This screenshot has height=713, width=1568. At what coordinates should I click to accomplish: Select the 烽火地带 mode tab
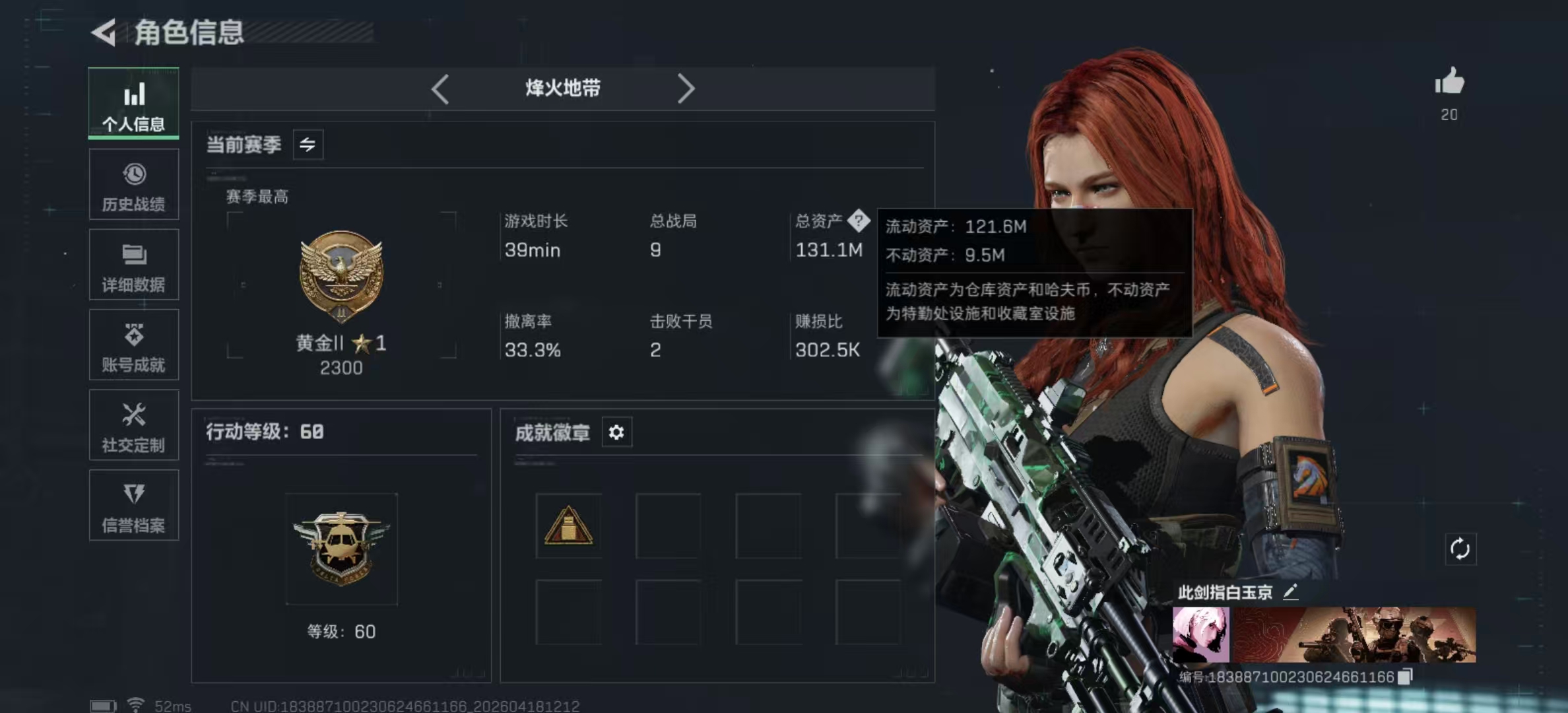(x=562, y=88)
